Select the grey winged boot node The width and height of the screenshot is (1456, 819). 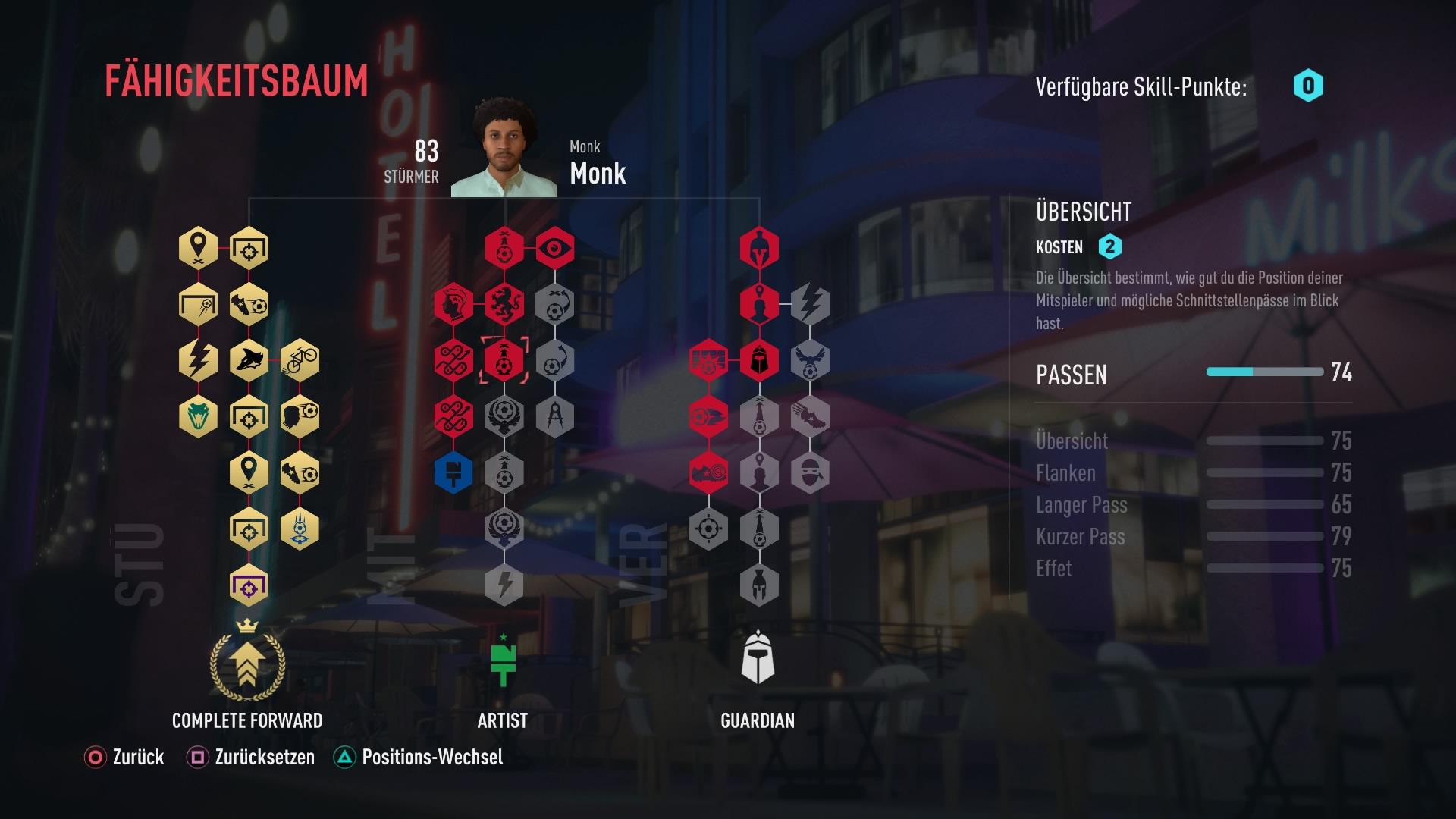tap(810, 416)
